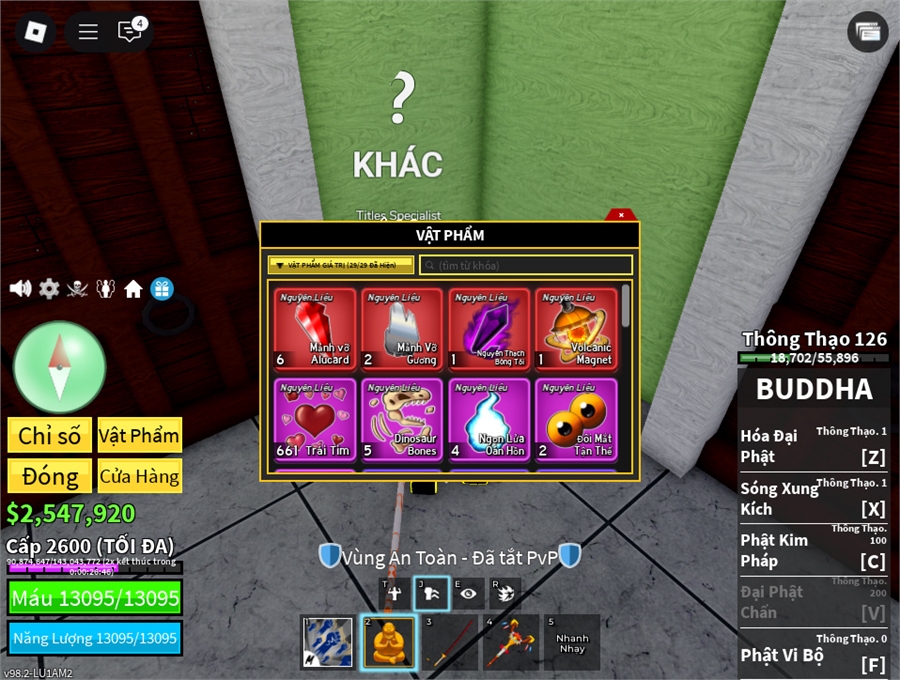Click the blue gift box icon

(162, 289)
